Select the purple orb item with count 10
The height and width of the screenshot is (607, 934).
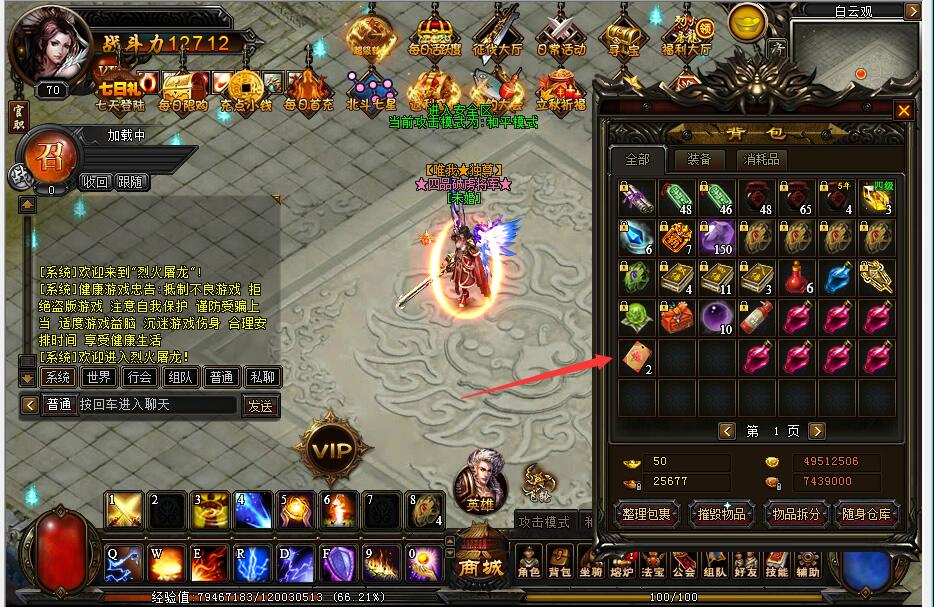(717, 318)
